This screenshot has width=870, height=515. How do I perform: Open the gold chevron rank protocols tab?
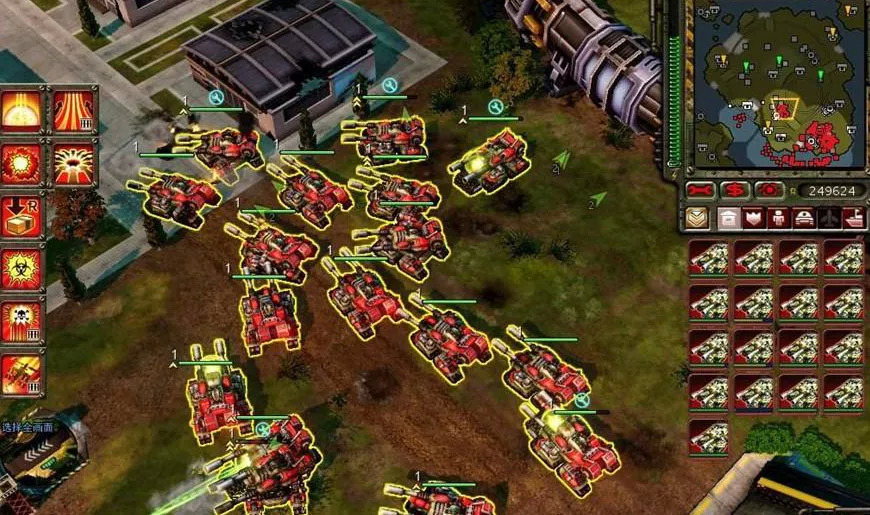point(696,218)
